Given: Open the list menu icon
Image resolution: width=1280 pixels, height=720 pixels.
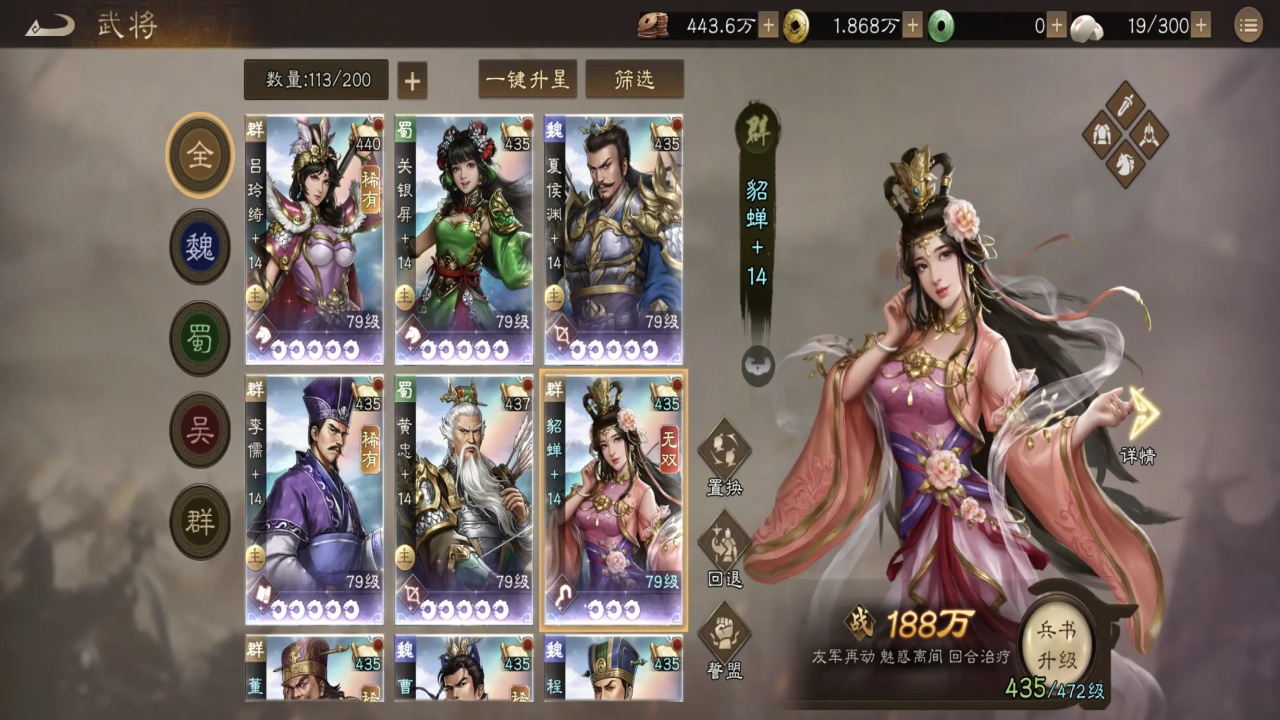Looking at the screenshot, I should coord(1248,25).
